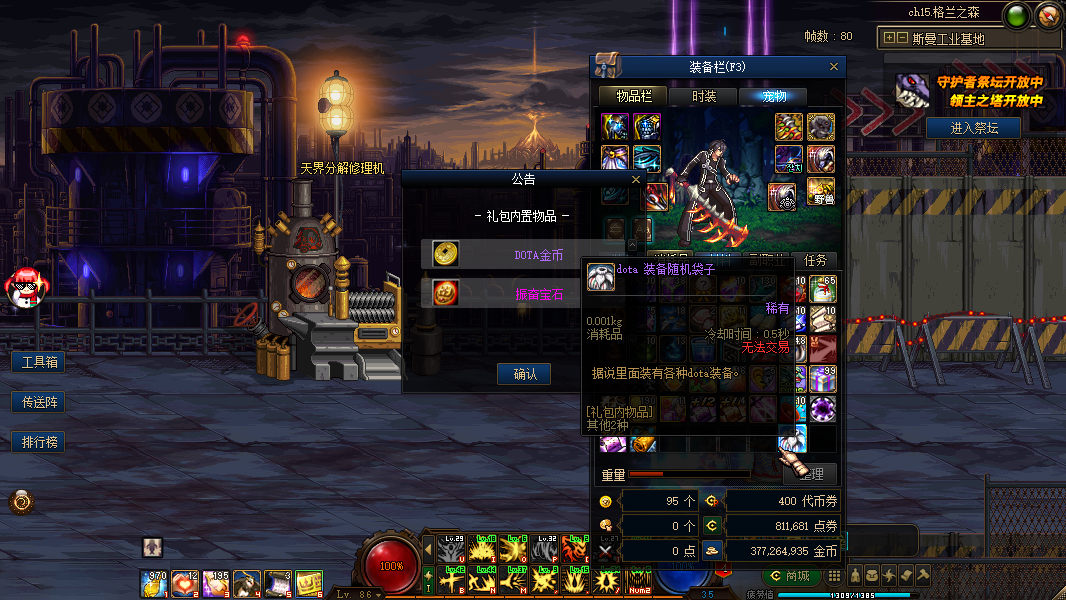Select the purple gift box inventory item
The width and height of the screenshot is (1066, 600).
pos(822,379)
